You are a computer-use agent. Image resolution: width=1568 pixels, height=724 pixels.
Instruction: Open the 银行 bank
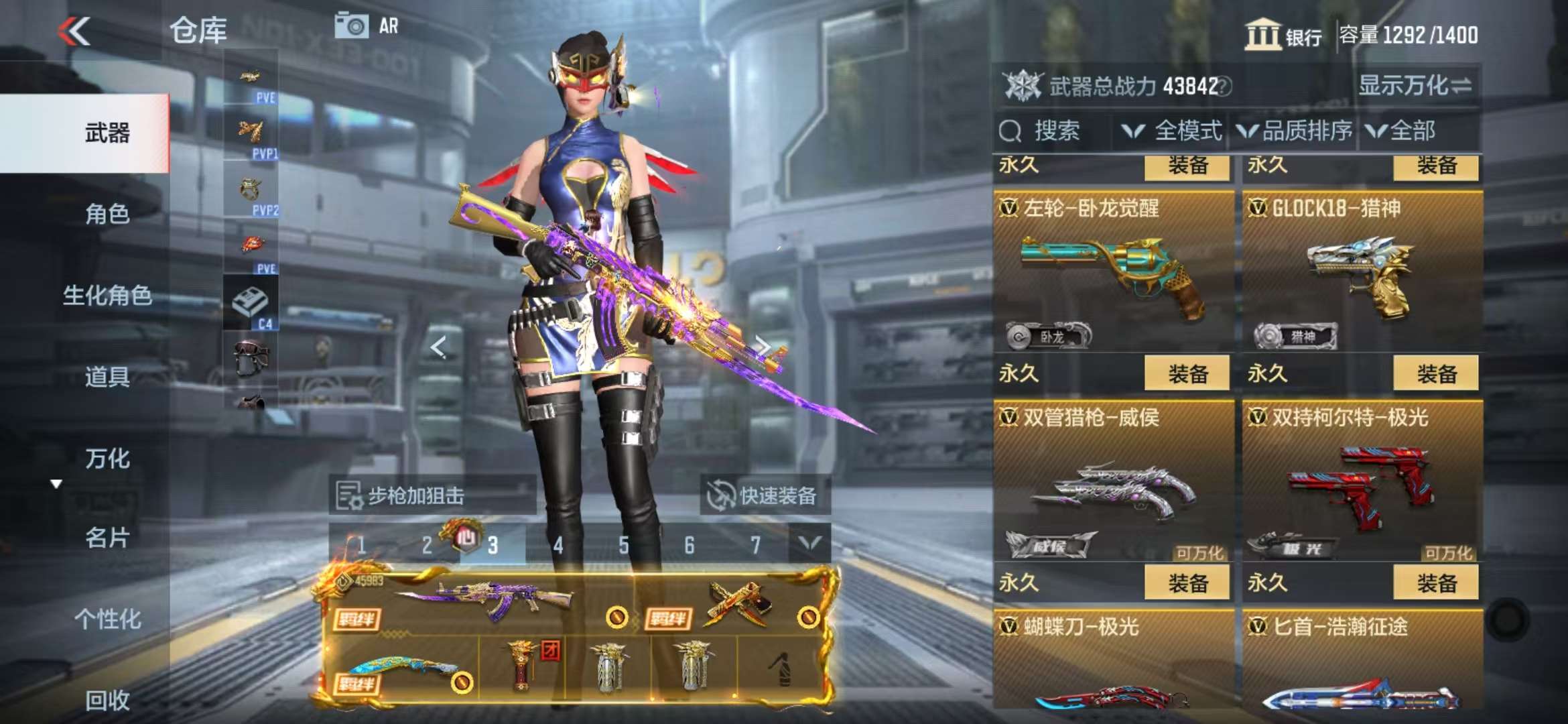pos(1283,35)
